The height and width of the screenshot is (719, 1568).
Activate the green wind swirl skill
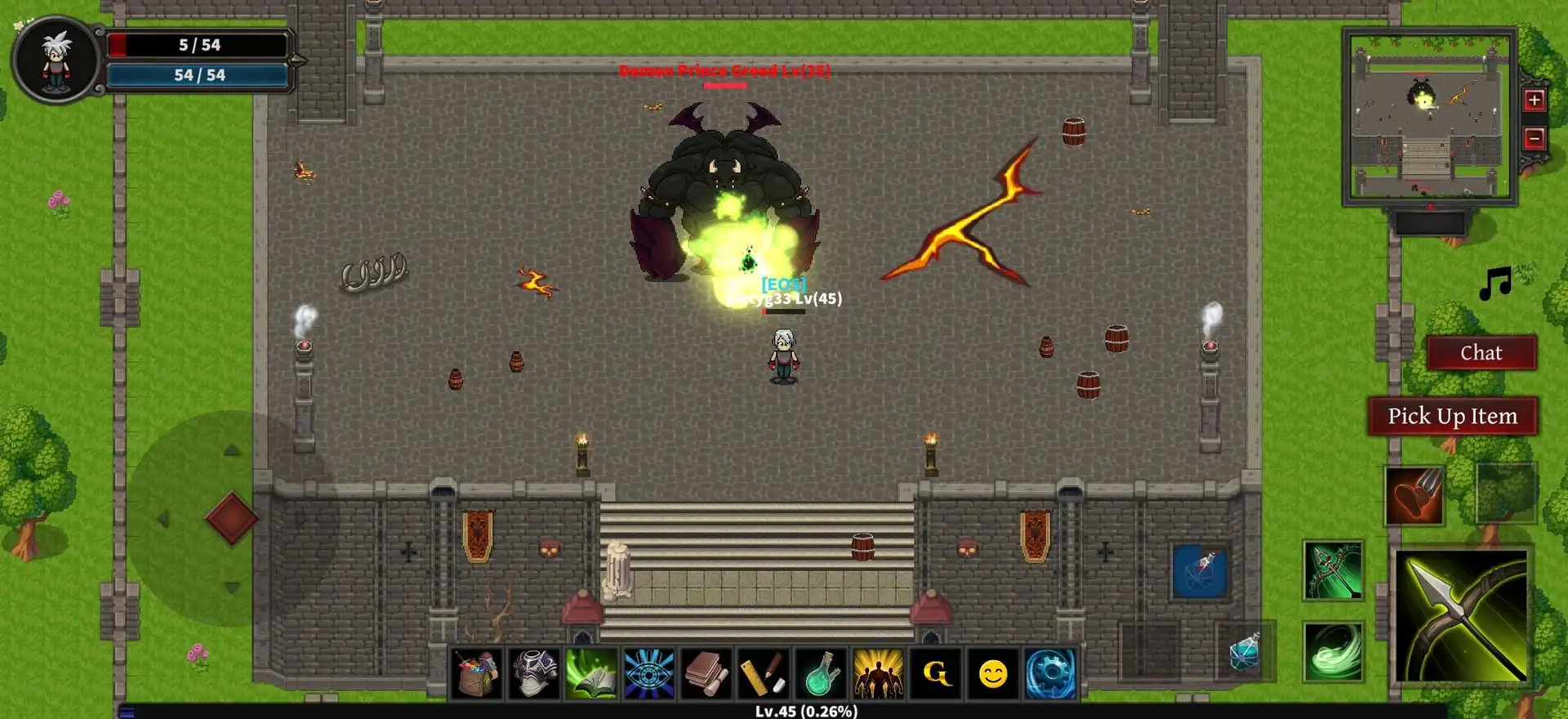click(1333, 651)
